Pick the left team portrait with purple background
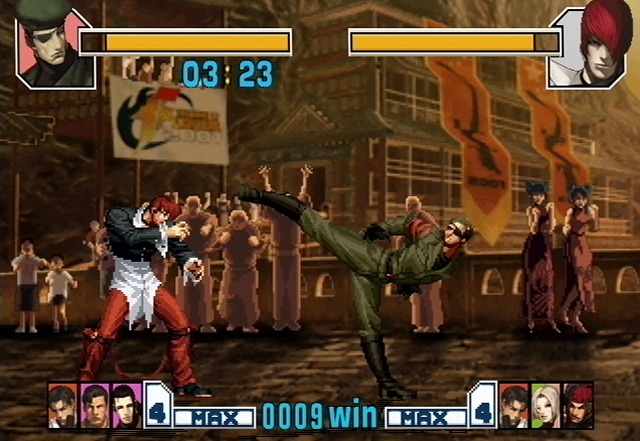 coord(126,404)
